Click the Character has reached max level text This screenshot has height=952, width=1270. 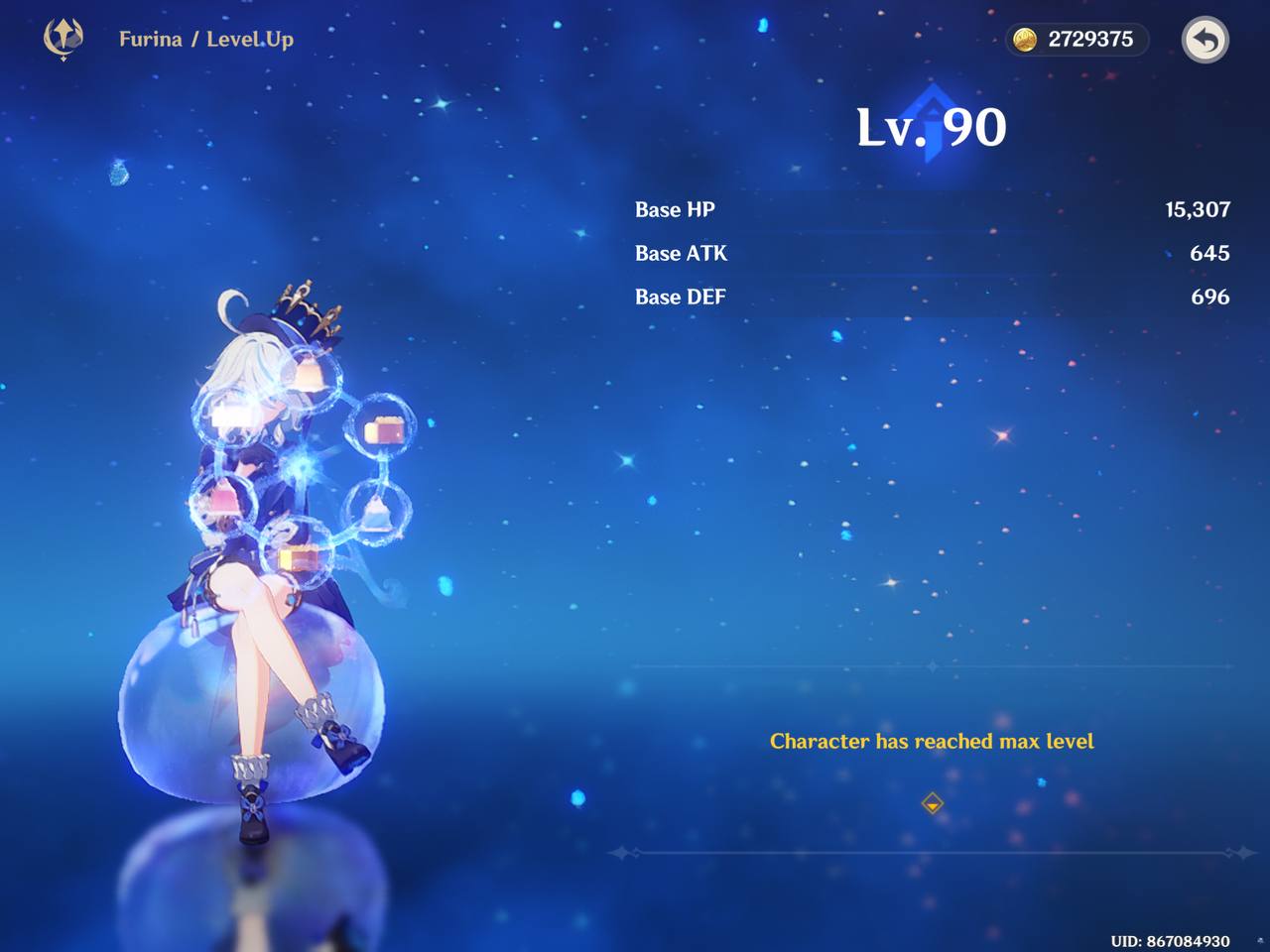tap(932, 741)
